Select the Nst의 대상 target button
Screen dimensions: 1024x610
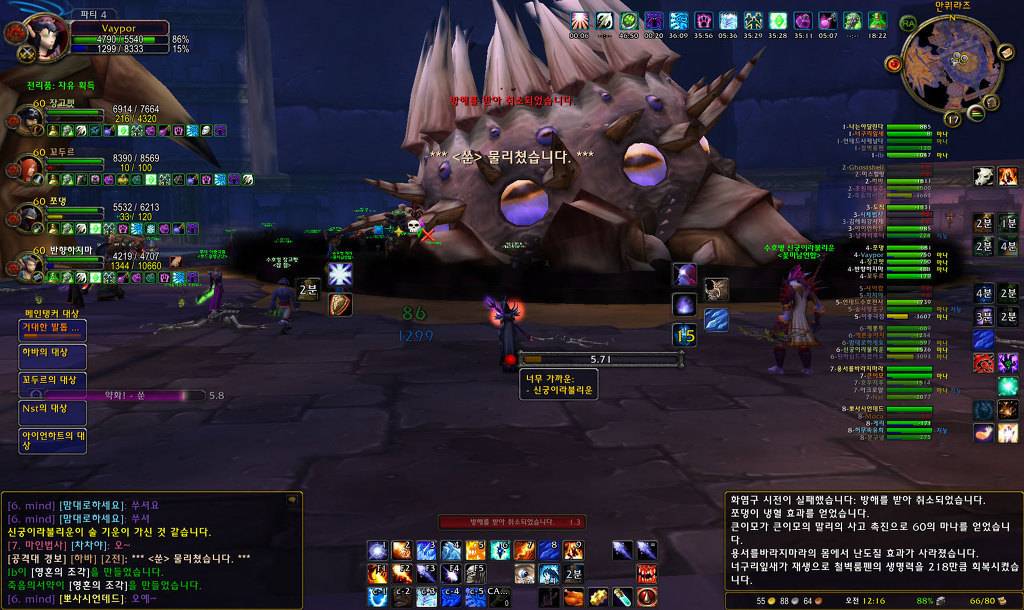[x=52, y=410]
